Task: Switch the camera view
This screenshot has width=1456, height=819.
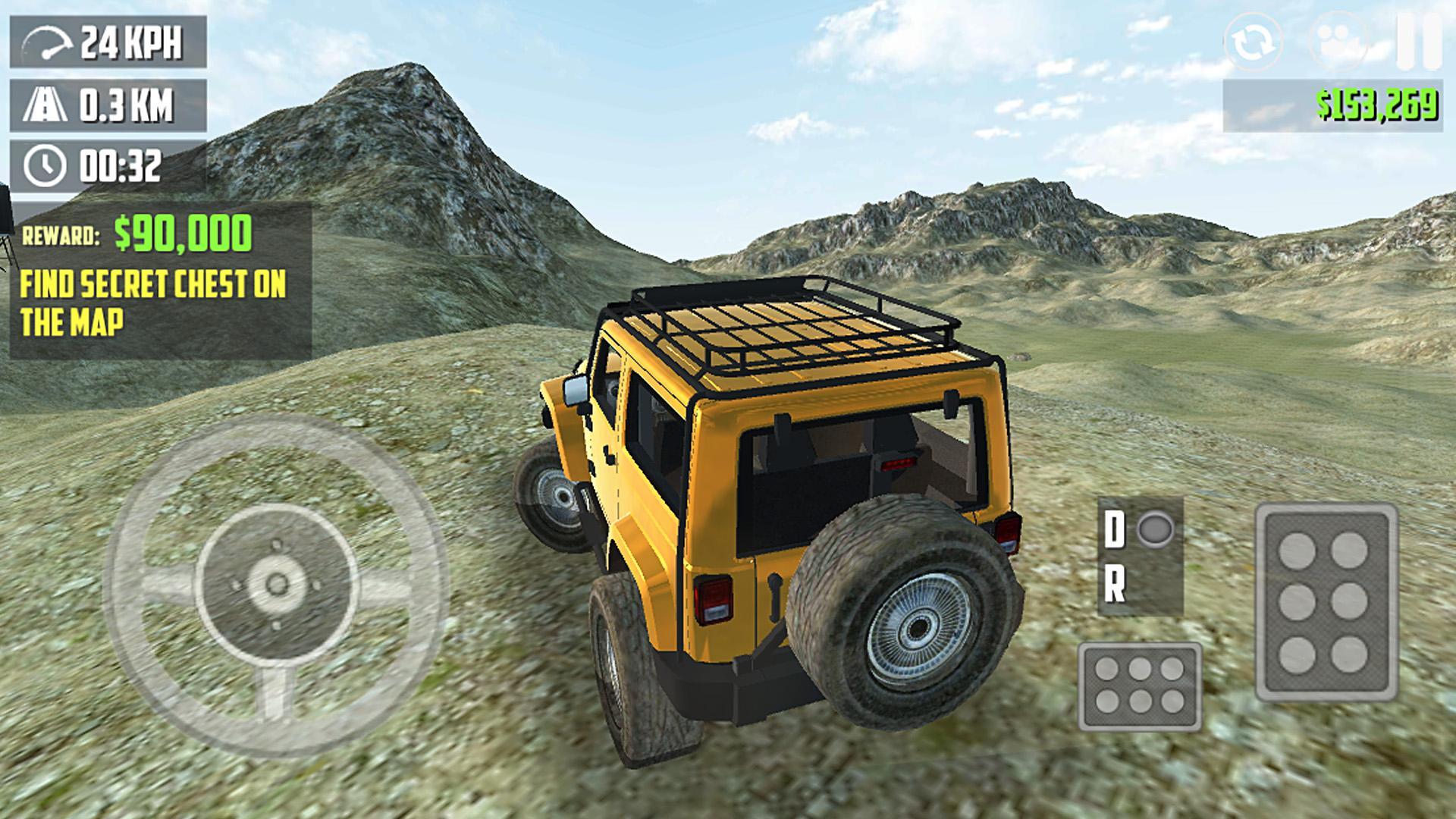Action: (1336, 42)
